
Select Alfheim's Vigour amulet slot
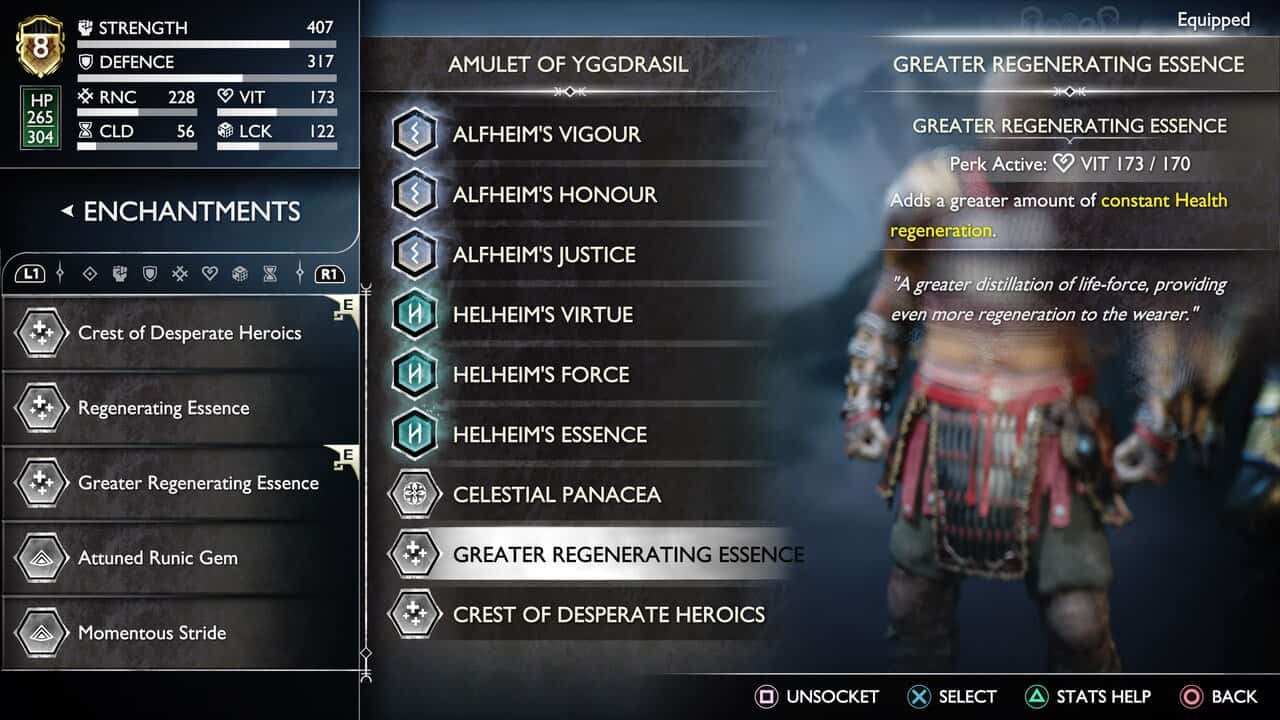coord(546,134)
